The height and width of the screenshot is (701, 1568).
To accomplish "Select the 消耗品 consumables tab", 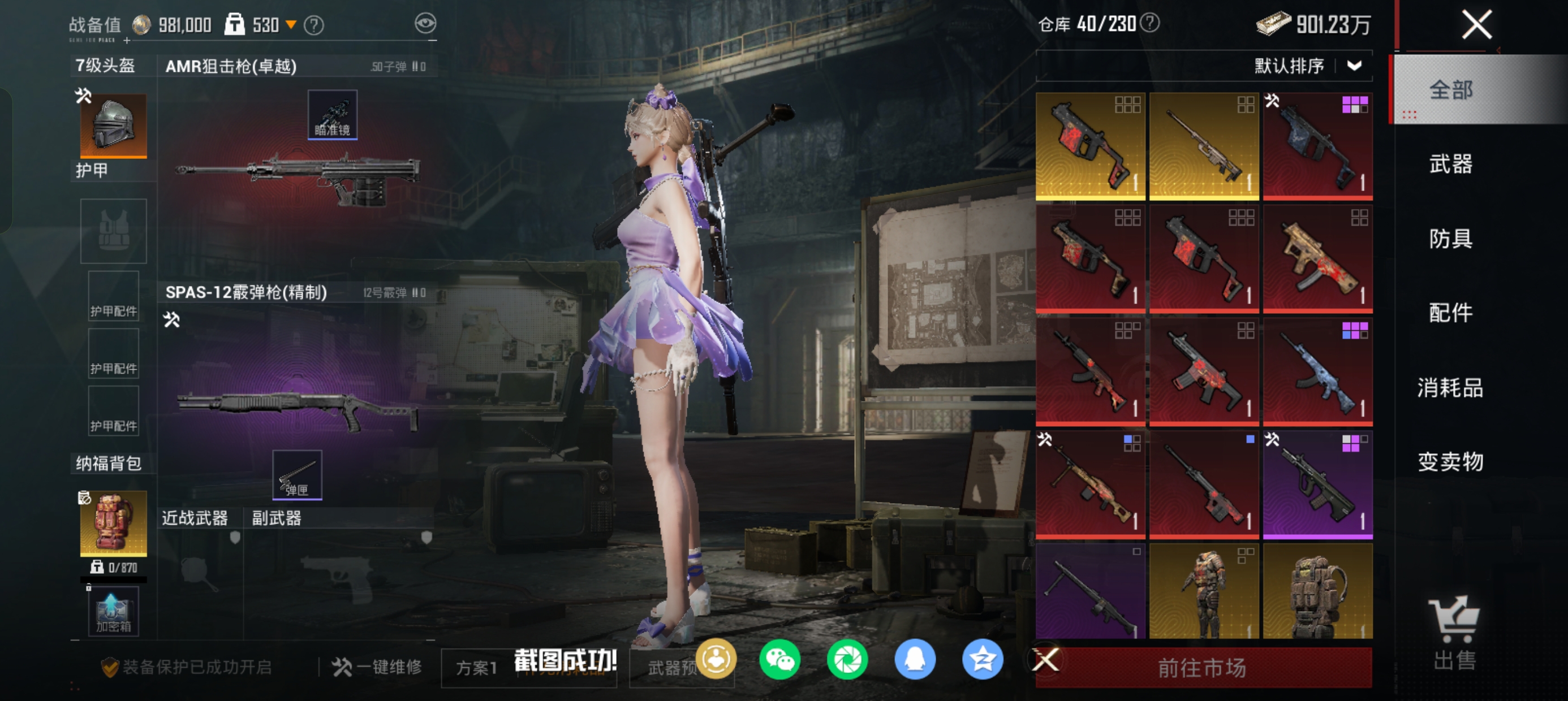I will tap(1450, 388).
